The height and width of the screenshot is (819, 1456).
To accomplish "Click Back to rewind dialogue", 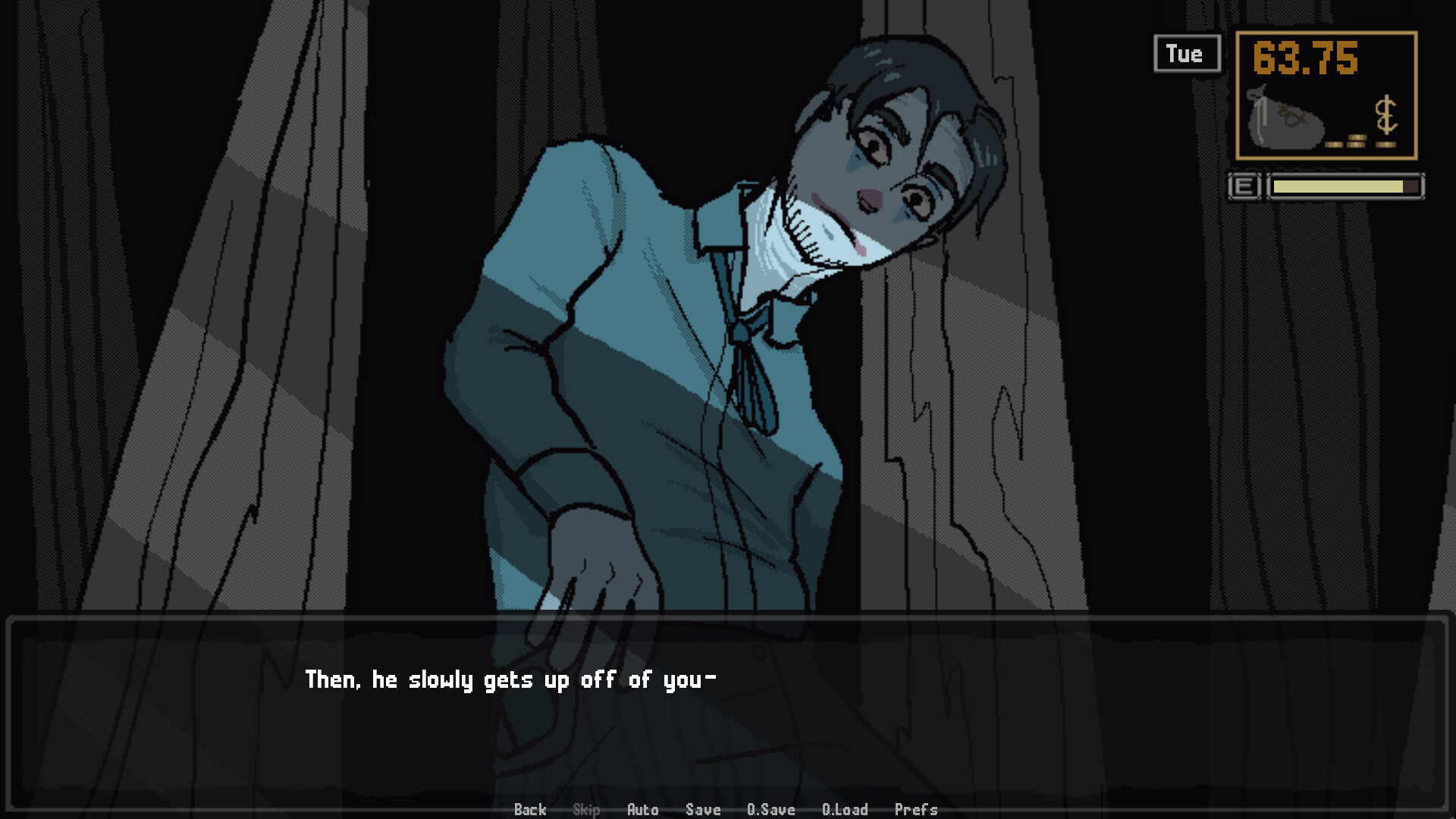I will 530,810.
